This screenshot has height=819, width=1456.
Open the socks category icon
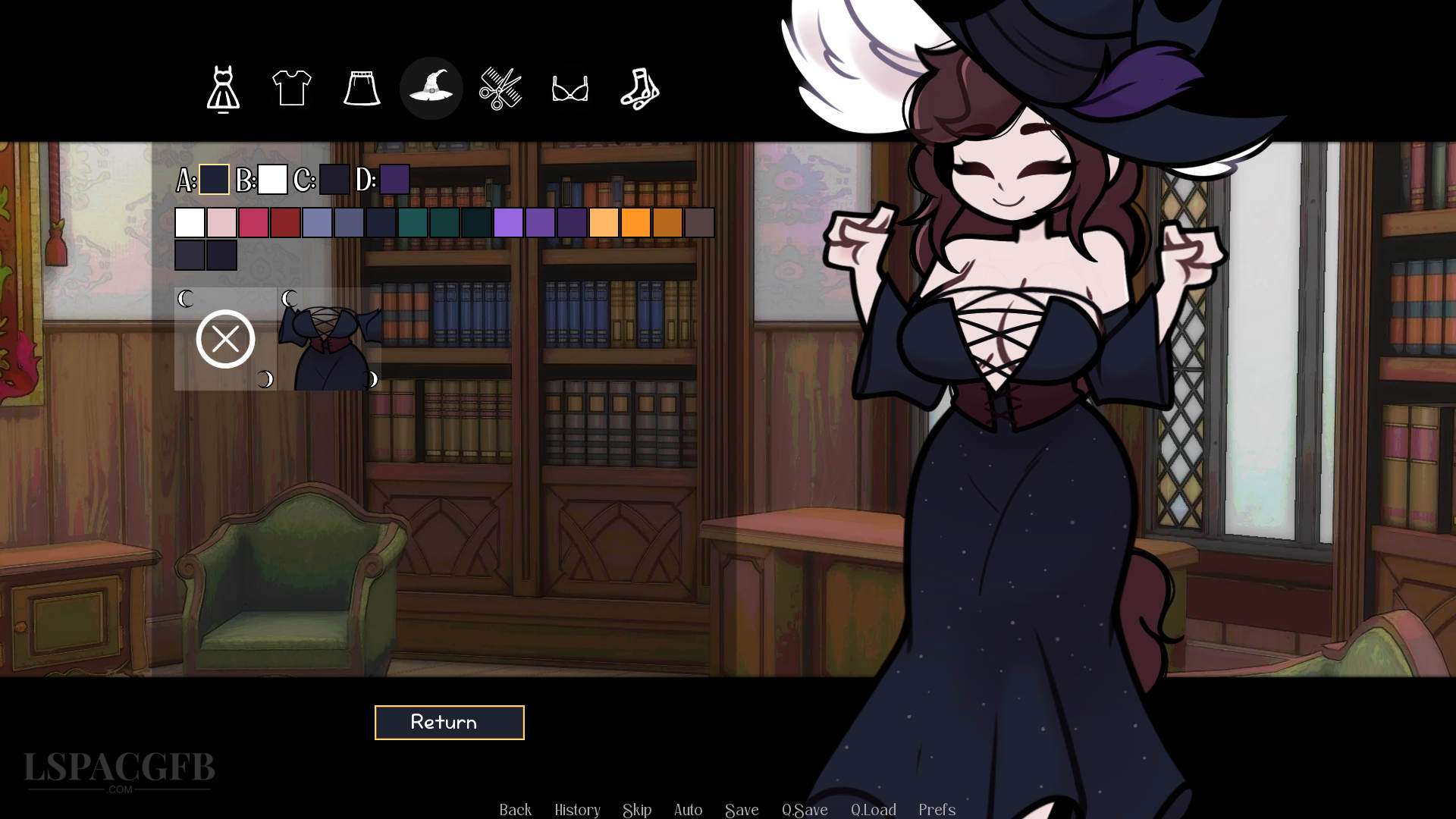[641, 88]
